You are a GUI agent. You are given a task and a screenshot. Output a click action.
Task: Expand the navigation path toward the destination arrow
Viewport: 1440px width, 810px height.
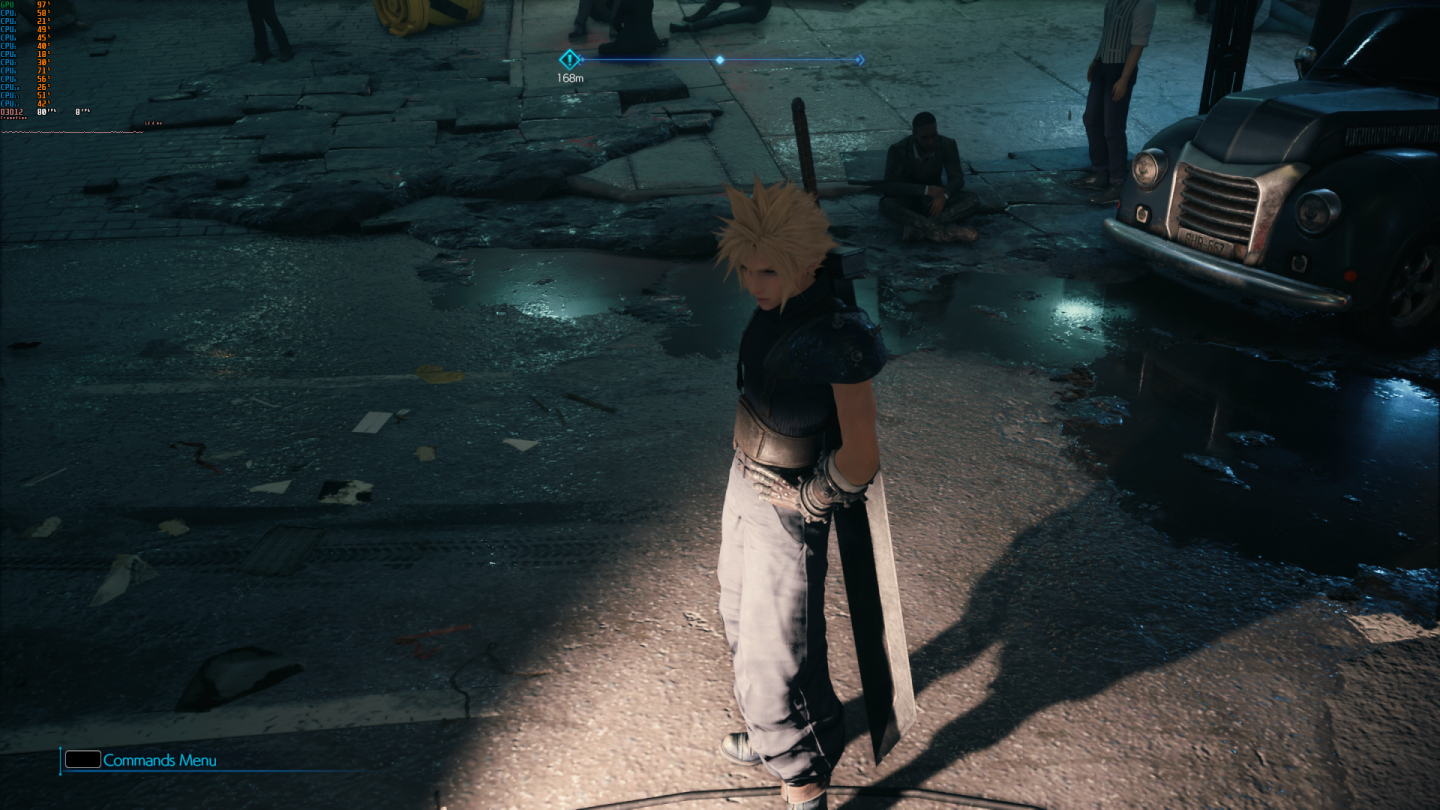click(x=790, y=60)
